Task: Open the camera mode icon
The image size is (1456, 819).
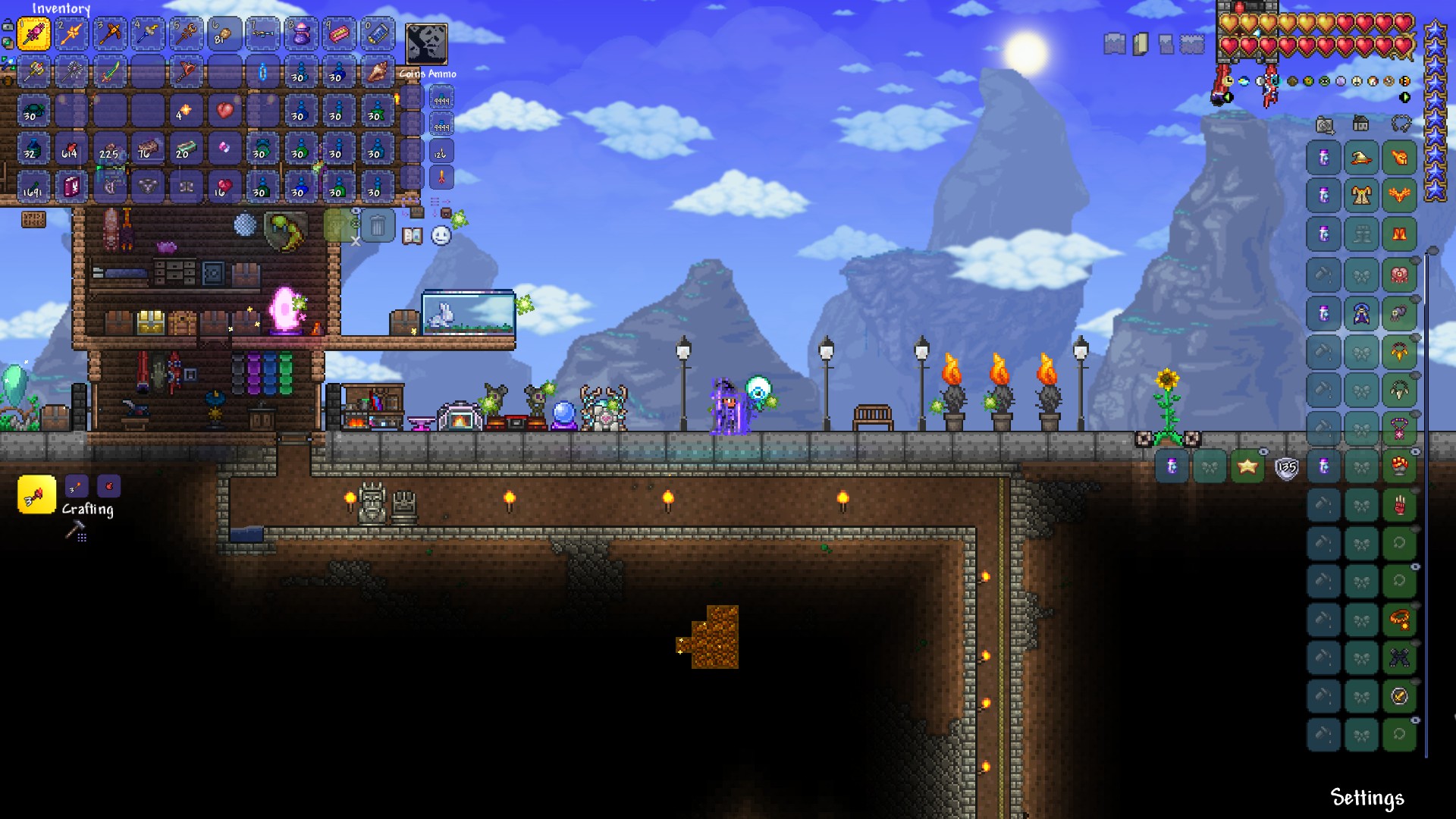Action: (x=1324, y=125)
